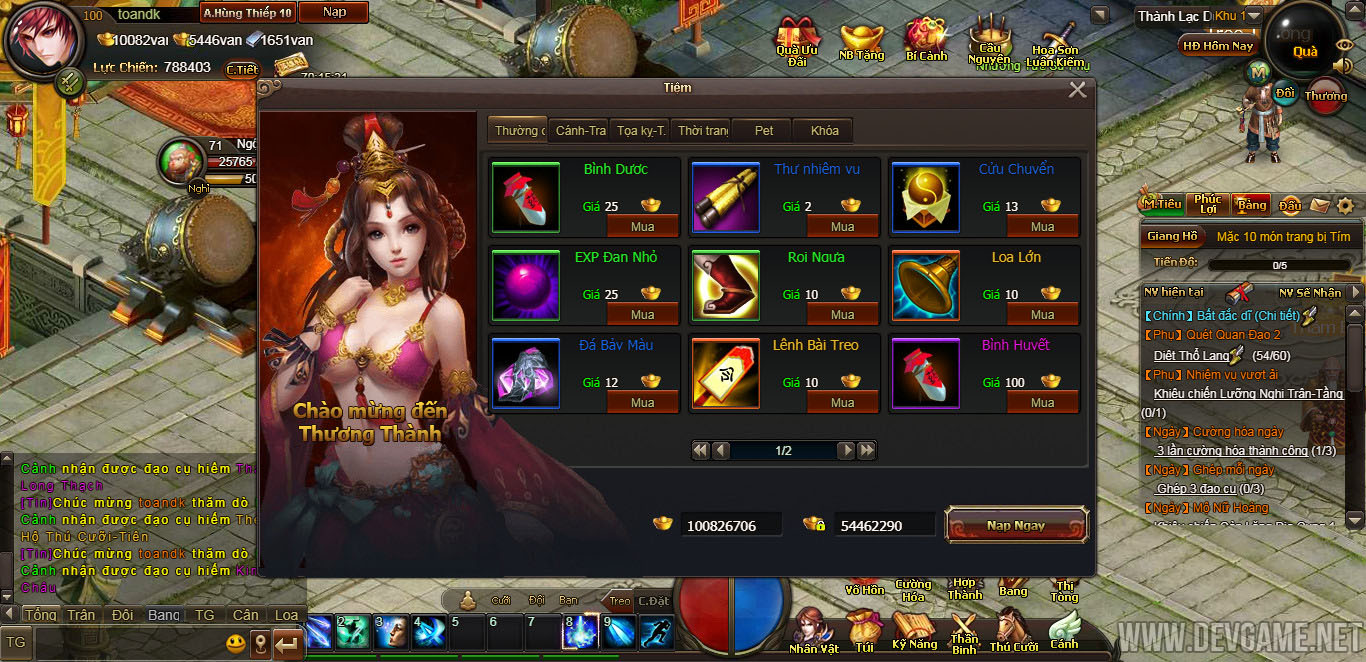
Task: Go to the next shop page
Action: click(x=846, y=451)
